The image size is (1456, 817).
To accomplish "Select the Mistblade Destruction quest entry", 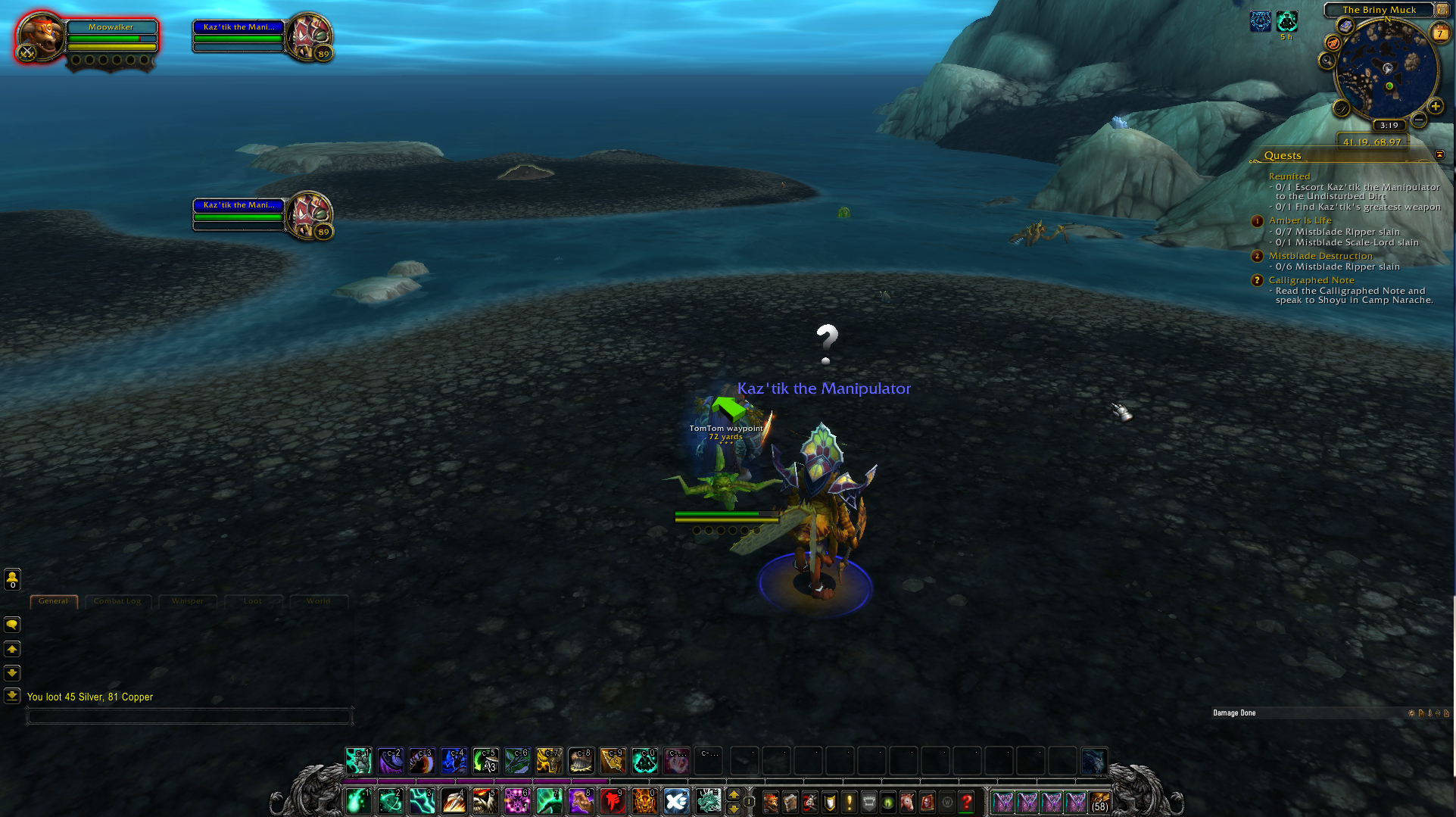I will [x=1320, y=256].
